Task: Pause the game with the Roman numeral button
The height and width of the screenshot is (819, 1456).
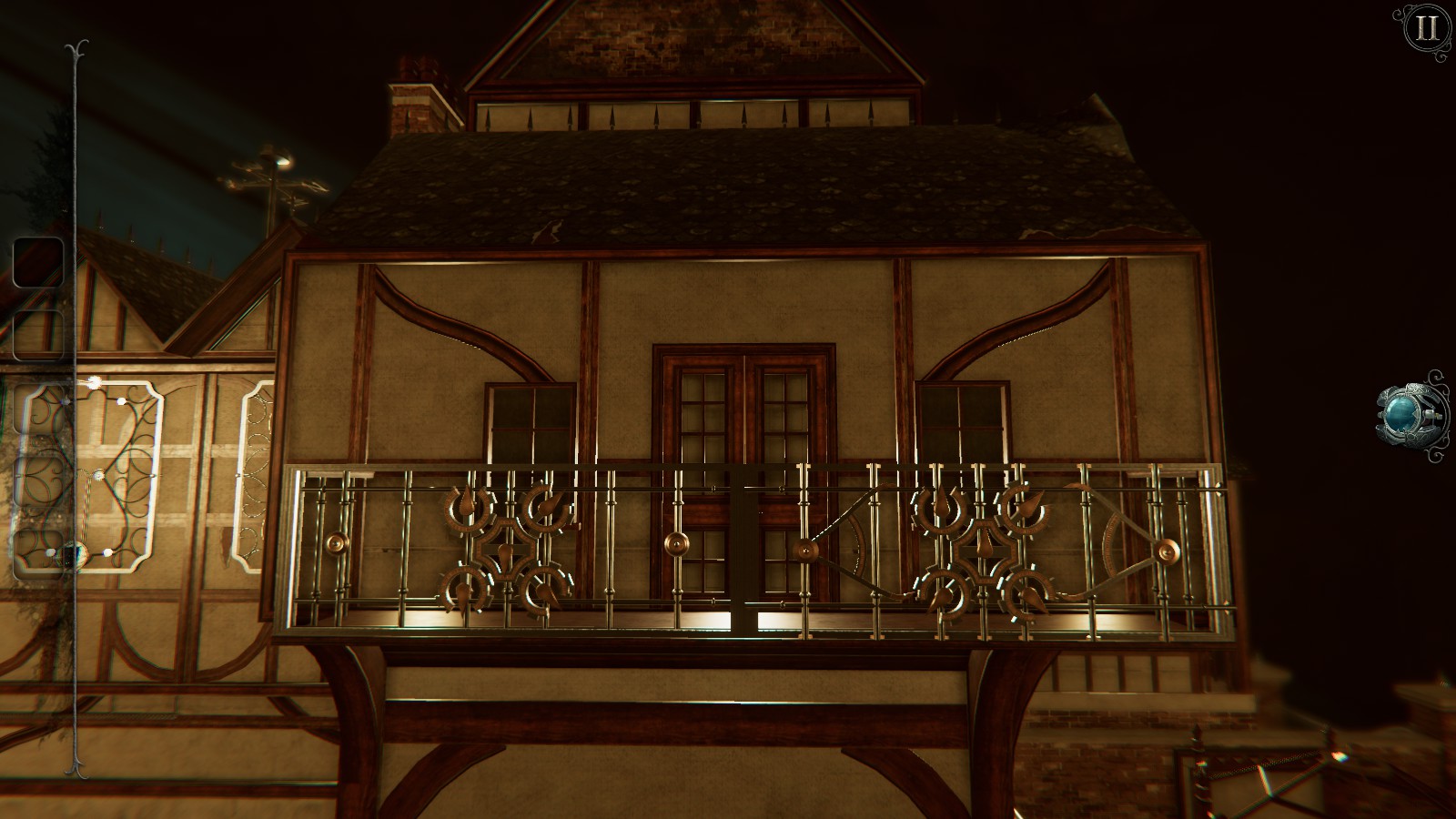Action: (1427, 27)
